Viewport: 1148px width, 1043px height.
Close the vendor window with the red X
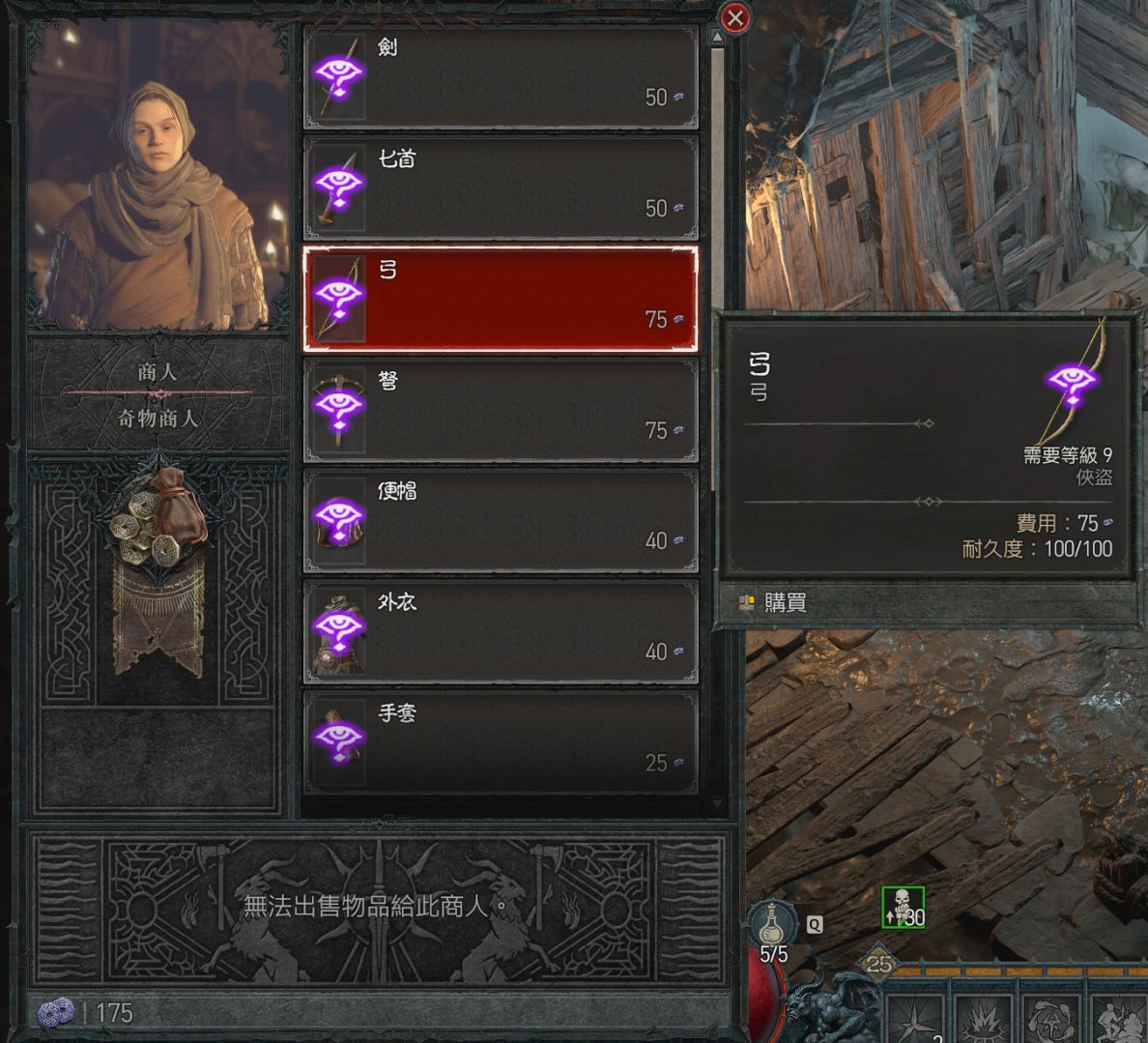pyautogui.click(x=735, y=17)
